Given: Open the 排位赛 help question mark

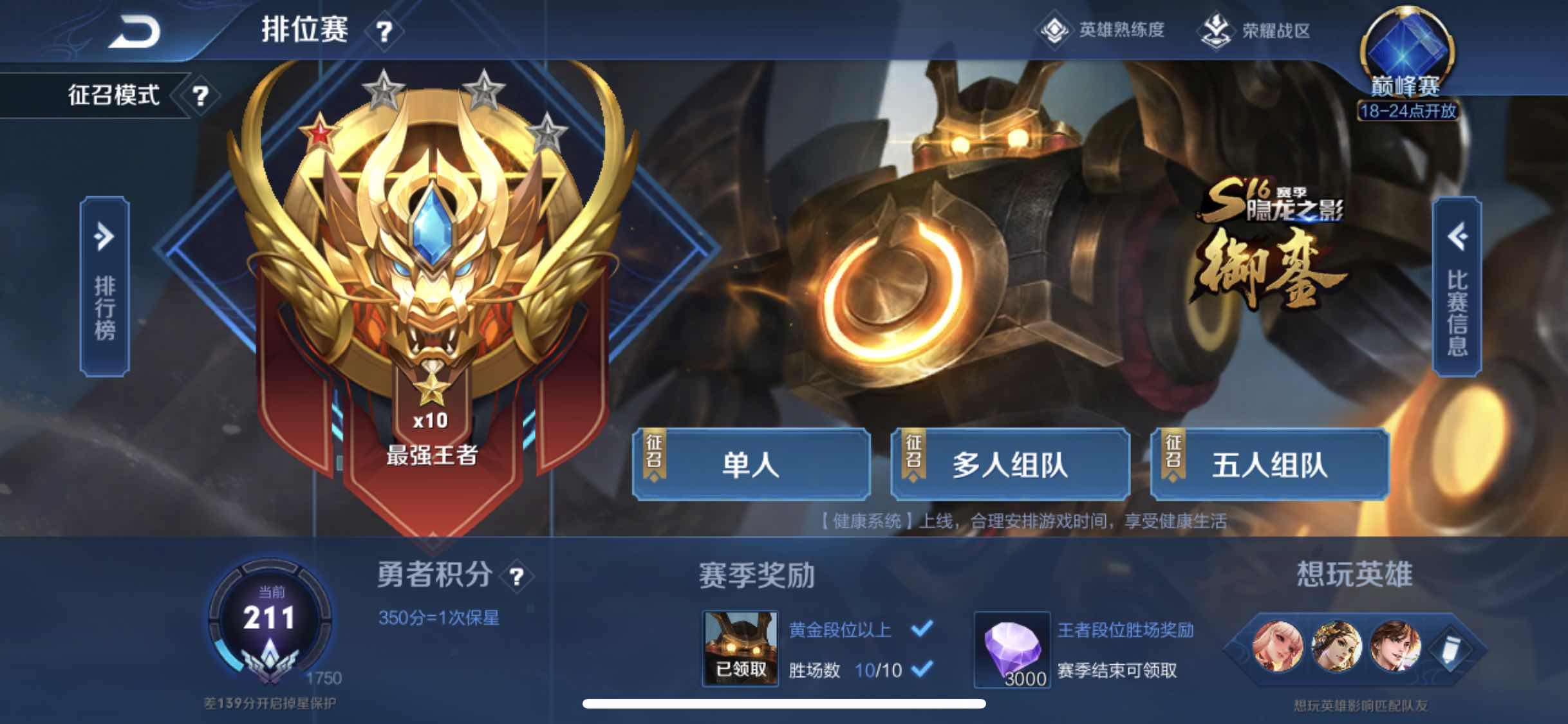Looking at the screenshot, I should 384,31.
